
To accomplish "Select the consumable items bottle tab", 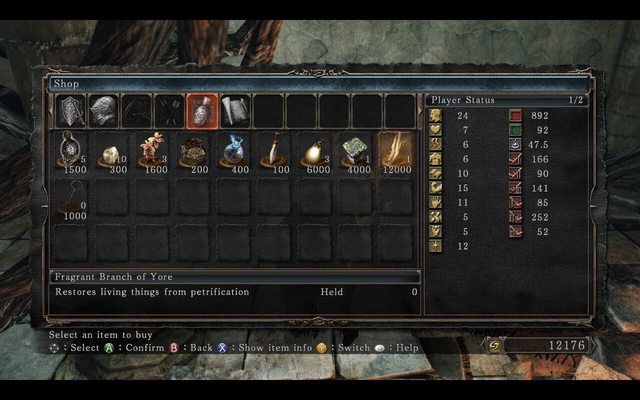I will [202, 111].
